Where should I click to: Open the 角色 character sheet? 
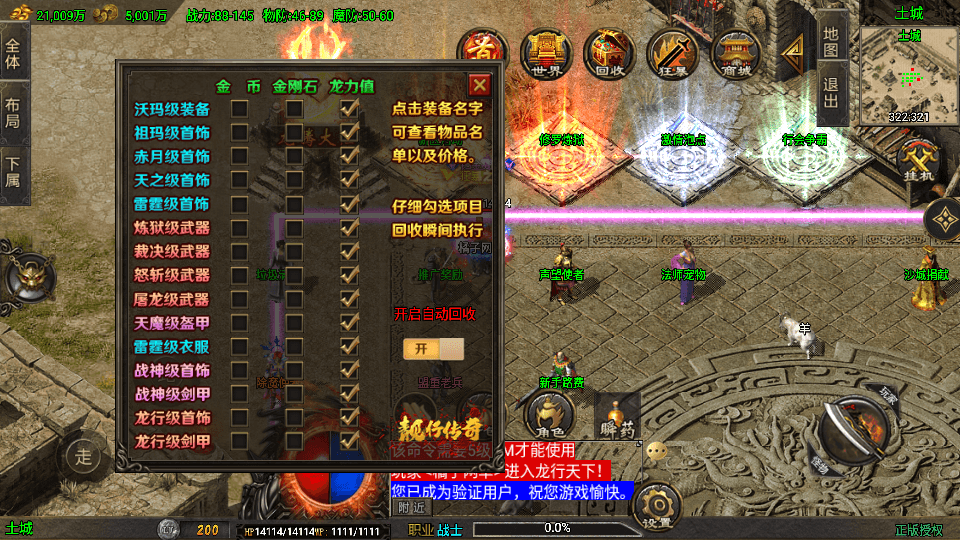point(550,414)
